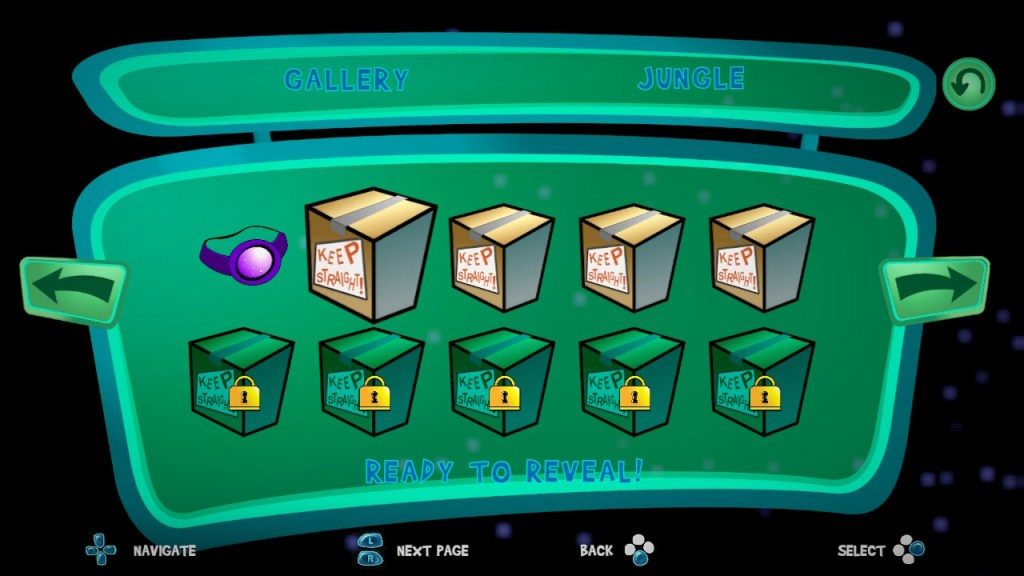
Task: Advance to the next gallery page
Action: click(934, 288)
